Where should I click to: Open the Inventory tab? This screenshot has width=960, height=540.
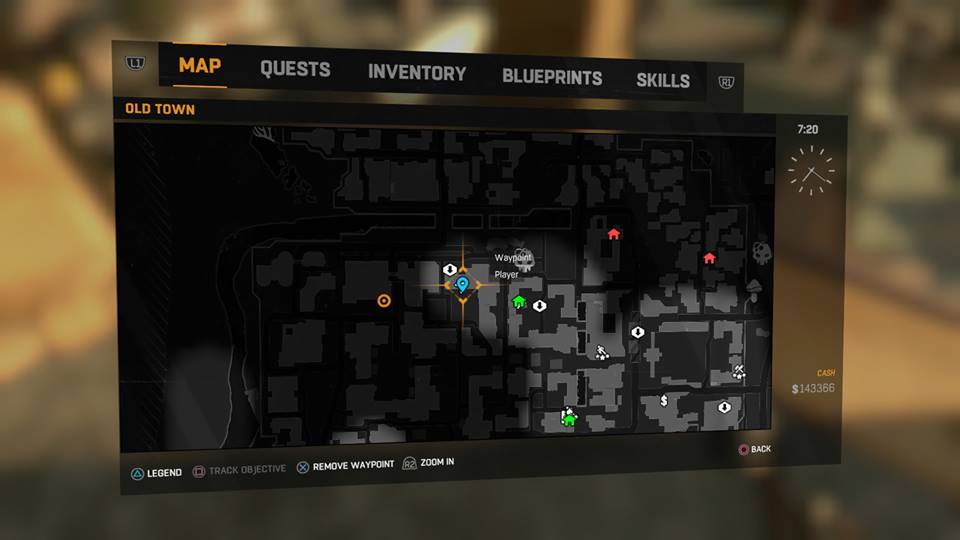coord(417,73)
